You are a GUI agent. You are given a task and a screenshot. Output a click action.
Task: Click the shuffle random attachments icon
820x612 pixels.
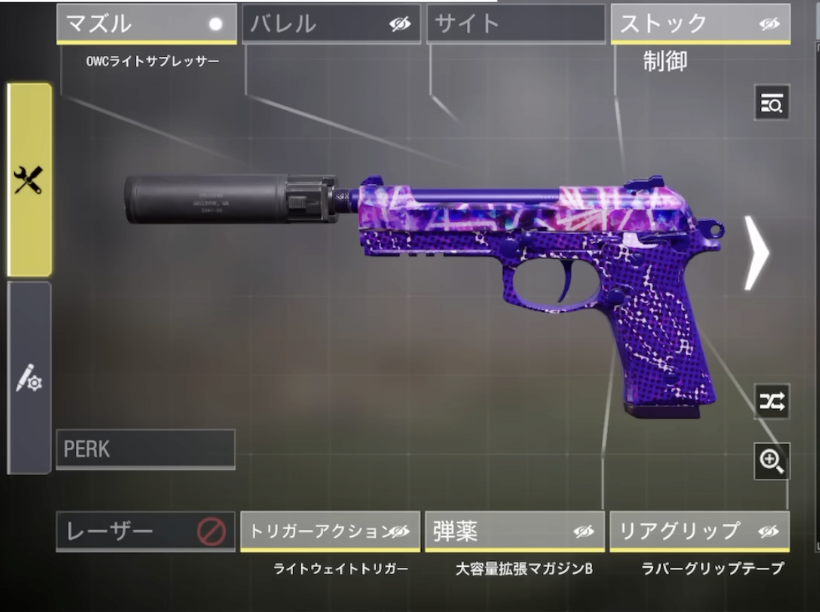(772, 401)
